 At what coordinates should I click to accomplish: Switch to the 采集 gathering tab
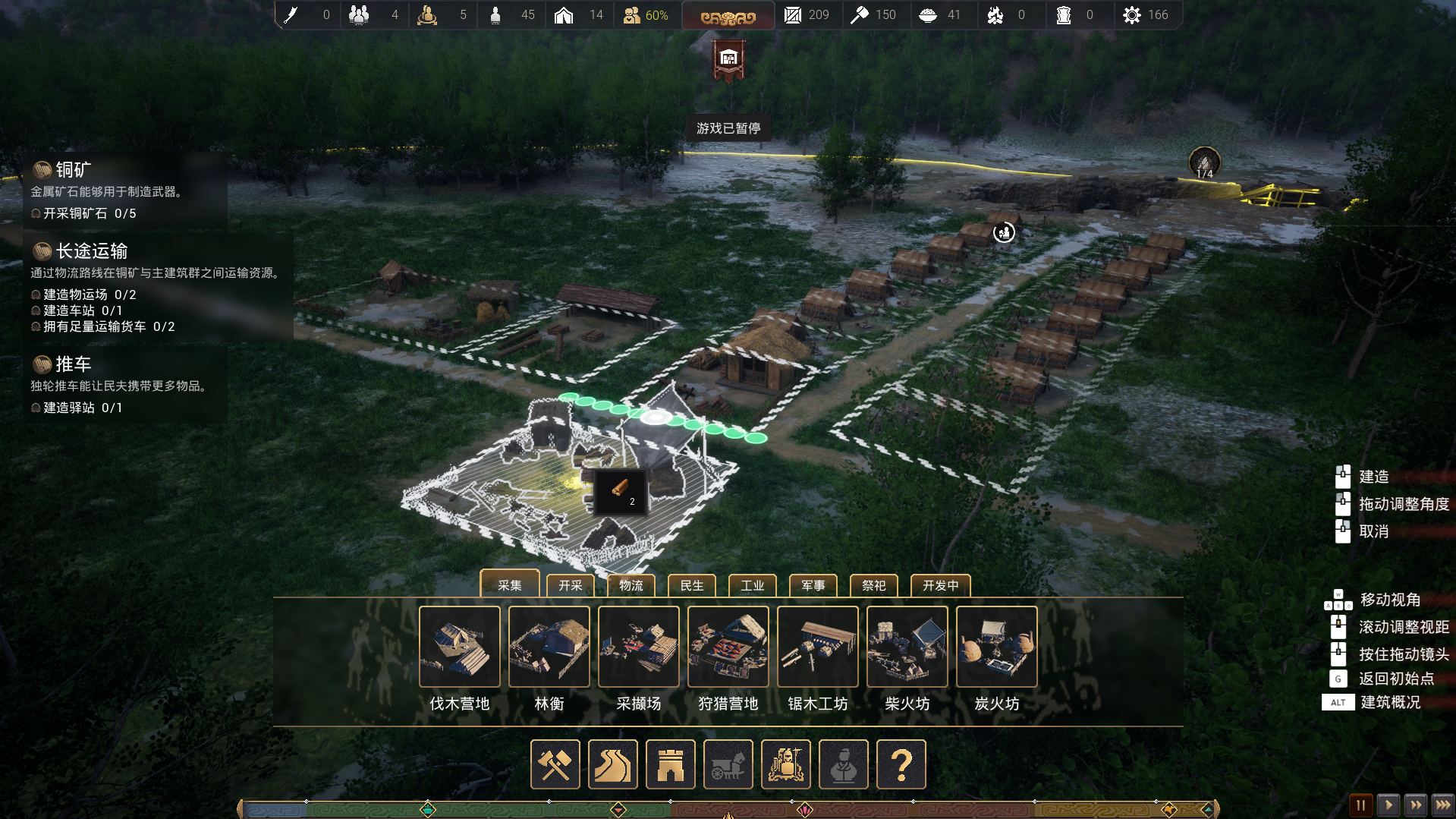click(x=510, y=585)
